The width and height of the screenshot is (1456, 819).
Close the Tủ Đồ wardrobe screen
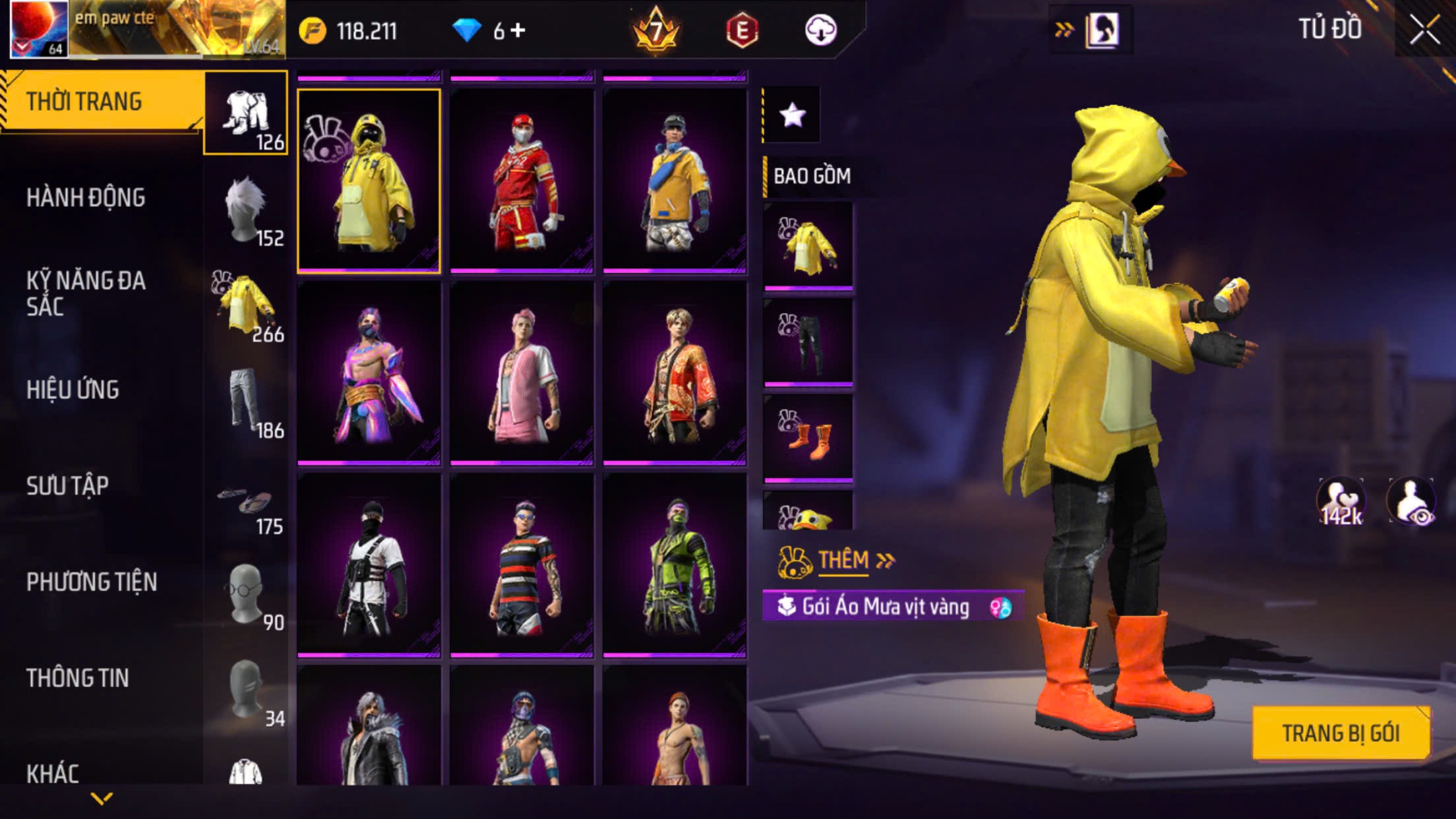click(1424, 30)
